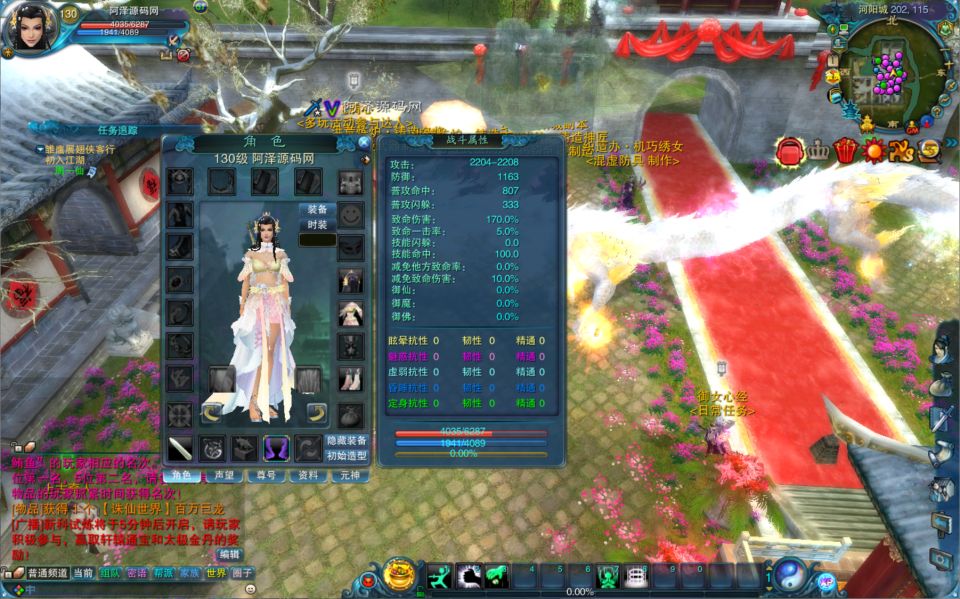960x599 pixels.
Task: Click the 隐藏装备 hide equipment button
Action: 347,440
